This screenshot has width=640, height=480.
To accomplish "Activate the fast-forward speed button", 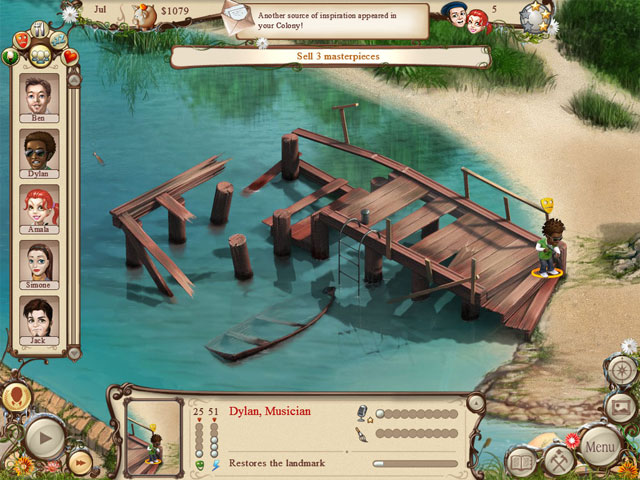I will tap(80, 460).
